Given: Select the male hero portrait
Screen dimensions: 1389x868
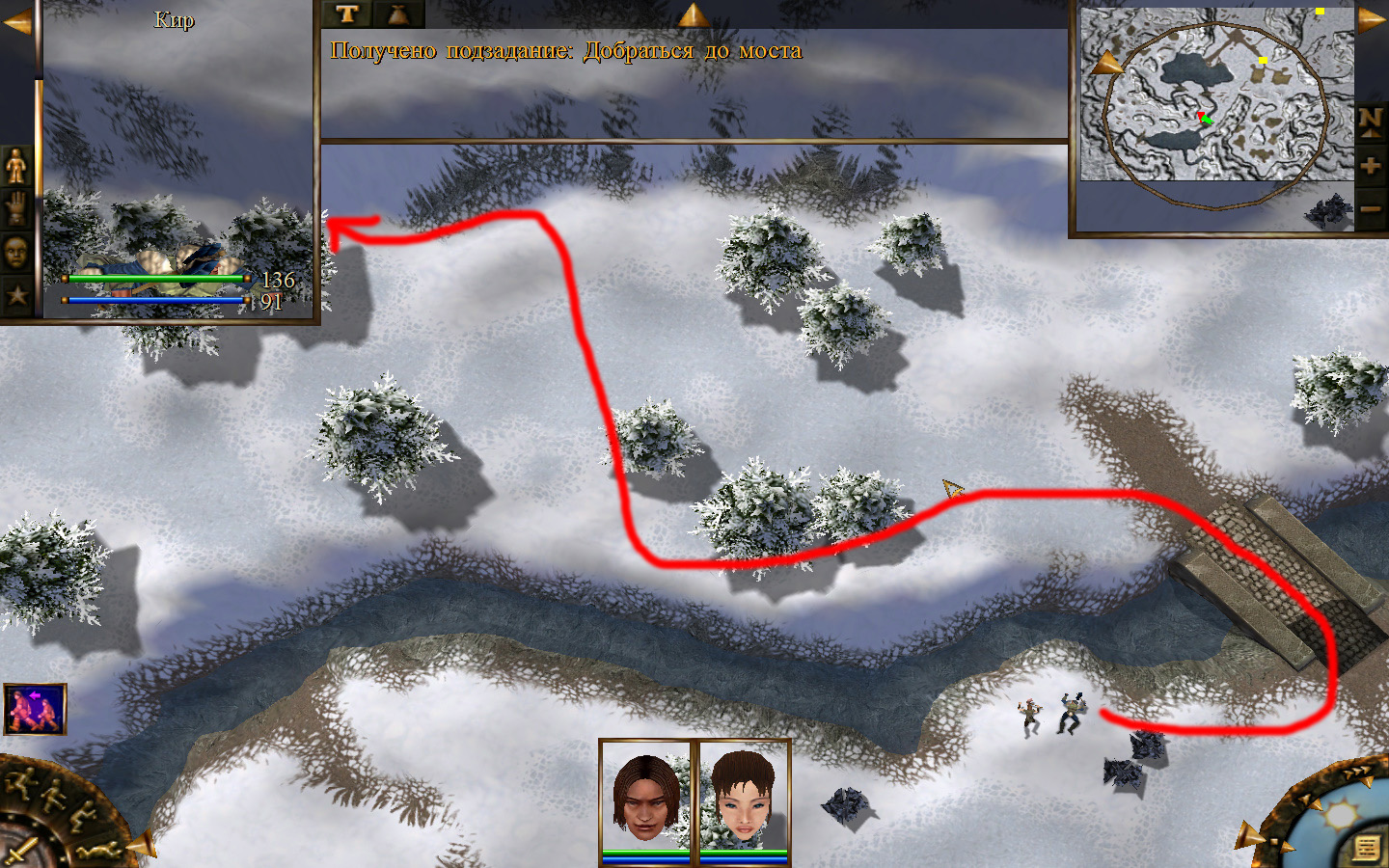Looking at the screenshot, I should (x=645, y=797).
